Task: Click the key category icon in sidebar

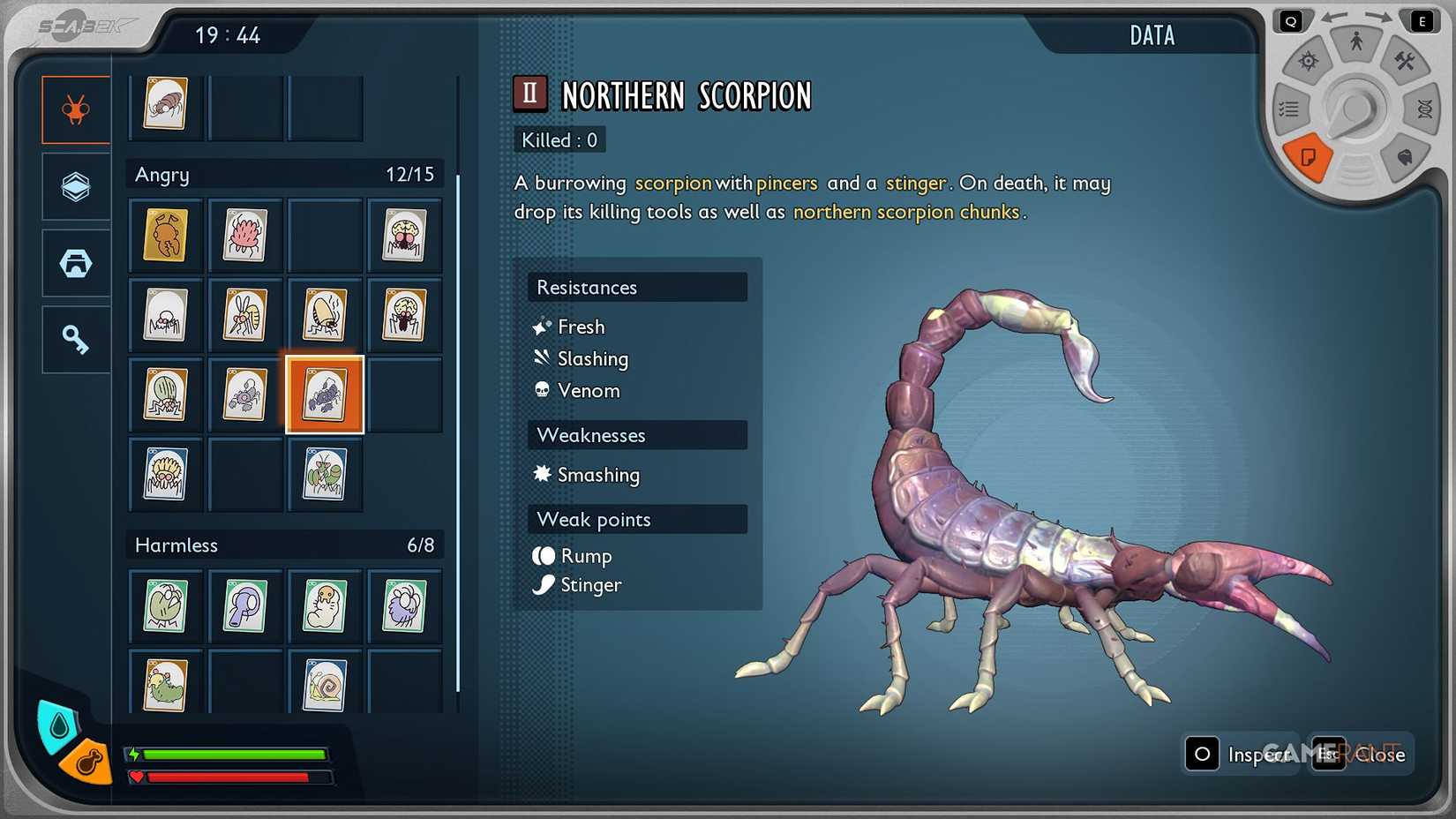Action: (x=75, y=338)
